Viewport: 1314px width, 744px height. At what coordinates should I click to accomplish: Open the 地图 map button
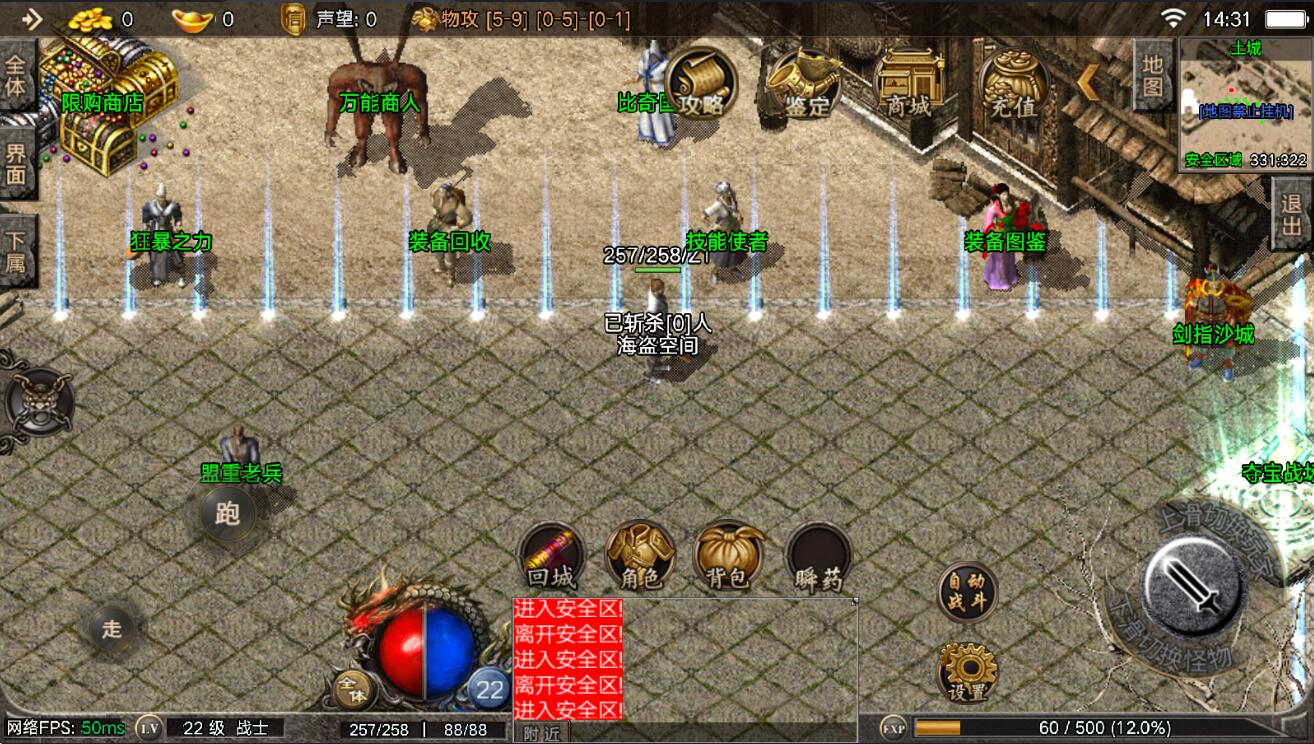point(1153,76)
